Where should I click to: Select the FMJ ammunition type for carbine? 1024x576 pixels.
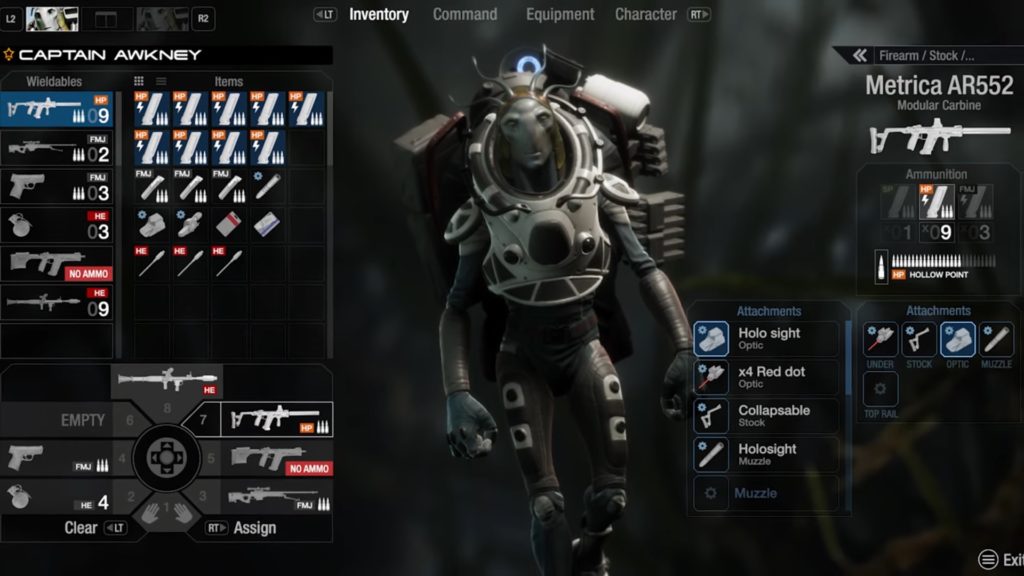(x=976, y=202)
